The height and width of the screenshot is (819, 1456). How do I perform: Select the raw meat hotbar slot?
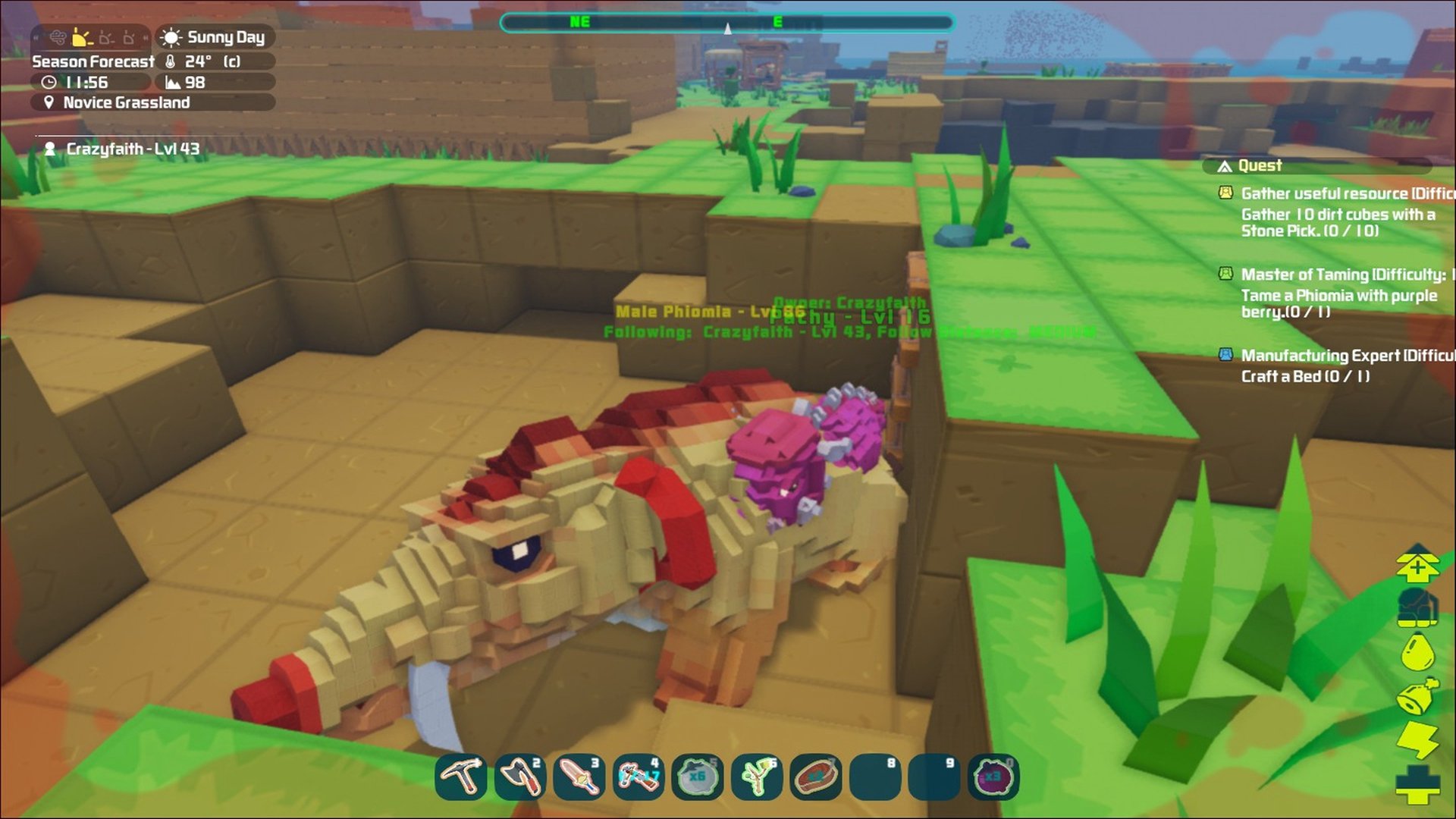click(815, 777)
